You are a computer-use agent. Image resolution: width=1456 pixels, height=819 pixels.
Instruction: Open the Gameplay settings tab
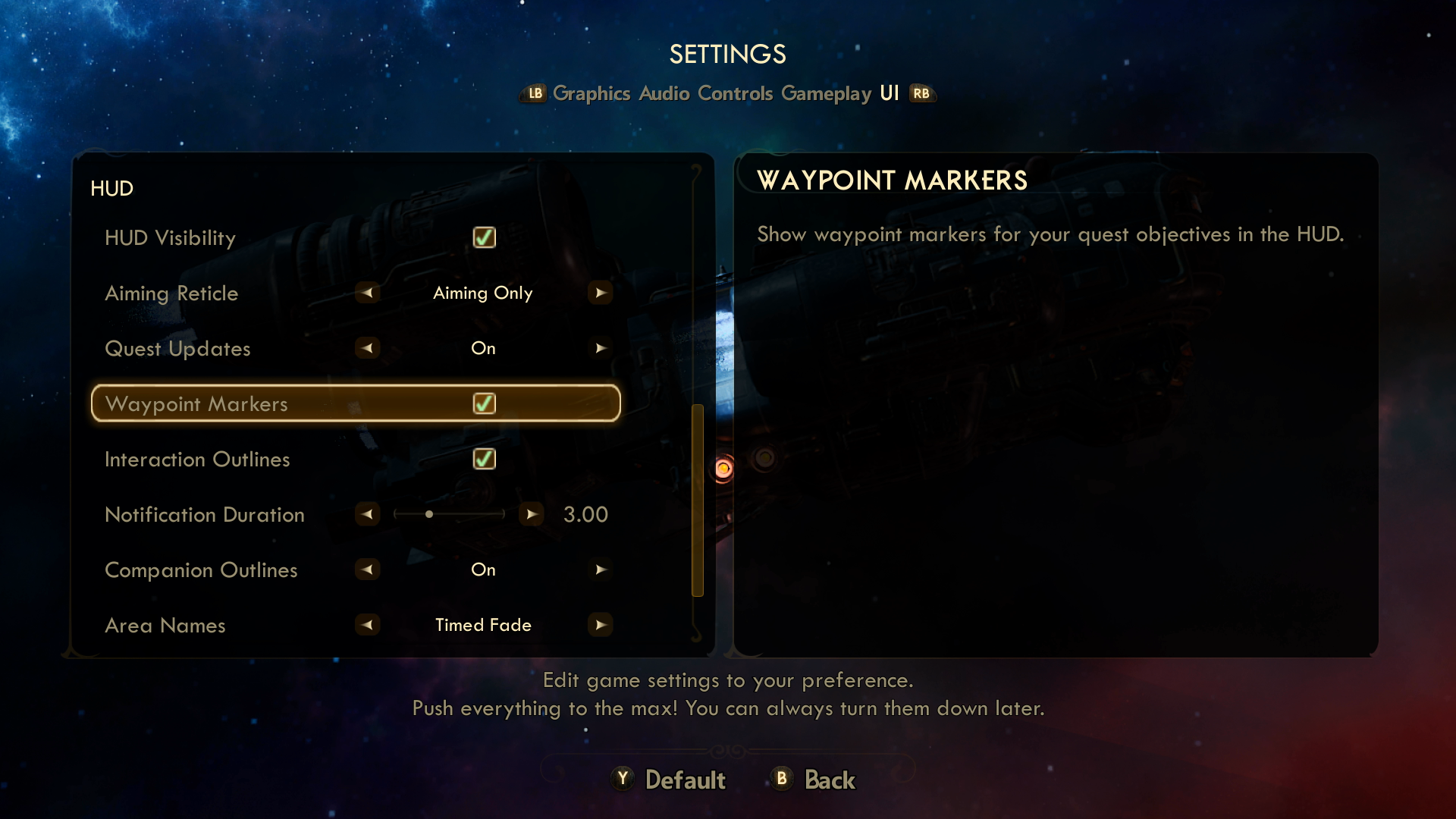point(825,93)
